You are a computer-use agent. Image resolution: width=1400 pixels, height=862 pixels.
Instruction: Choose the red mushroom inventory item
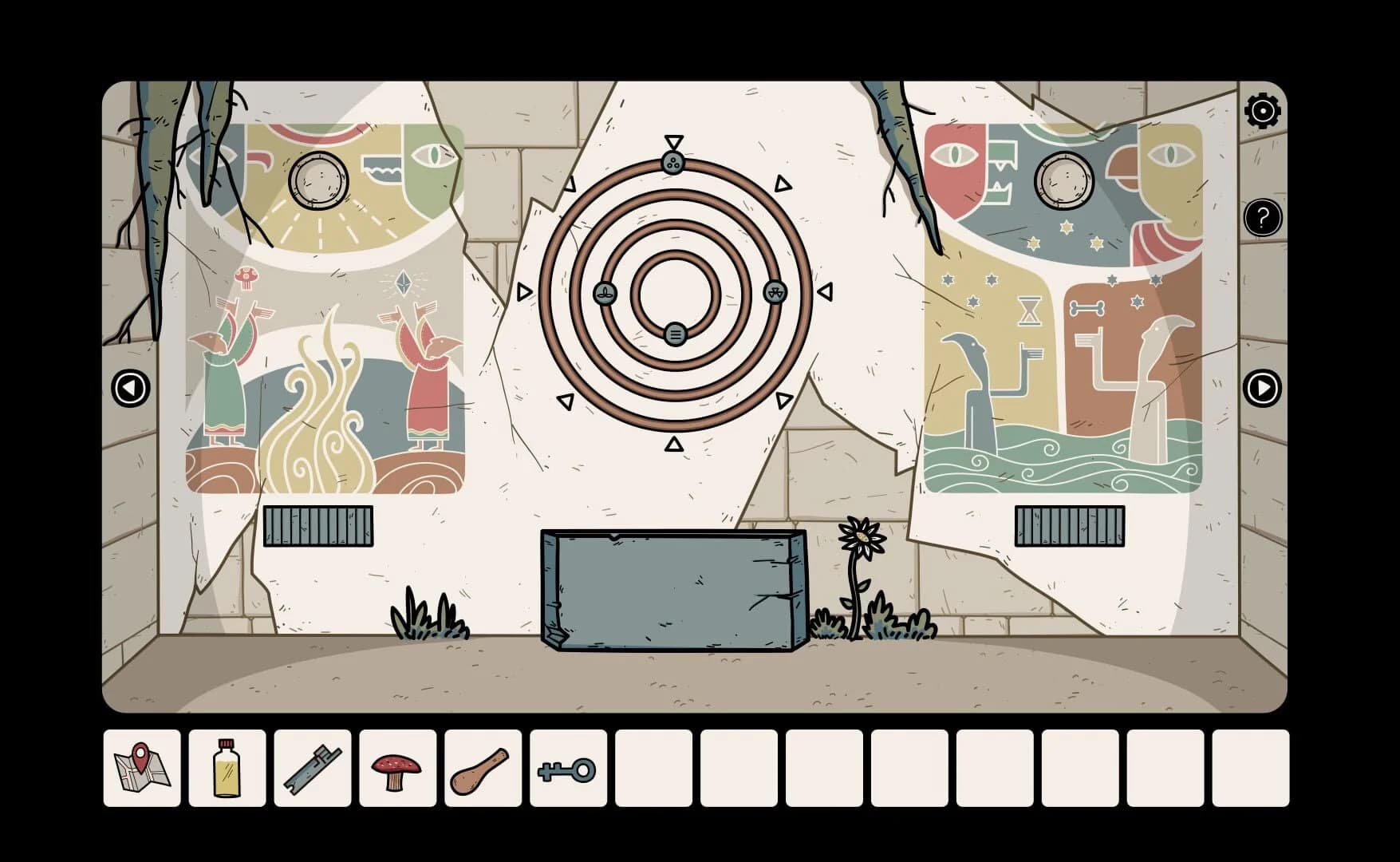point(395,769)
